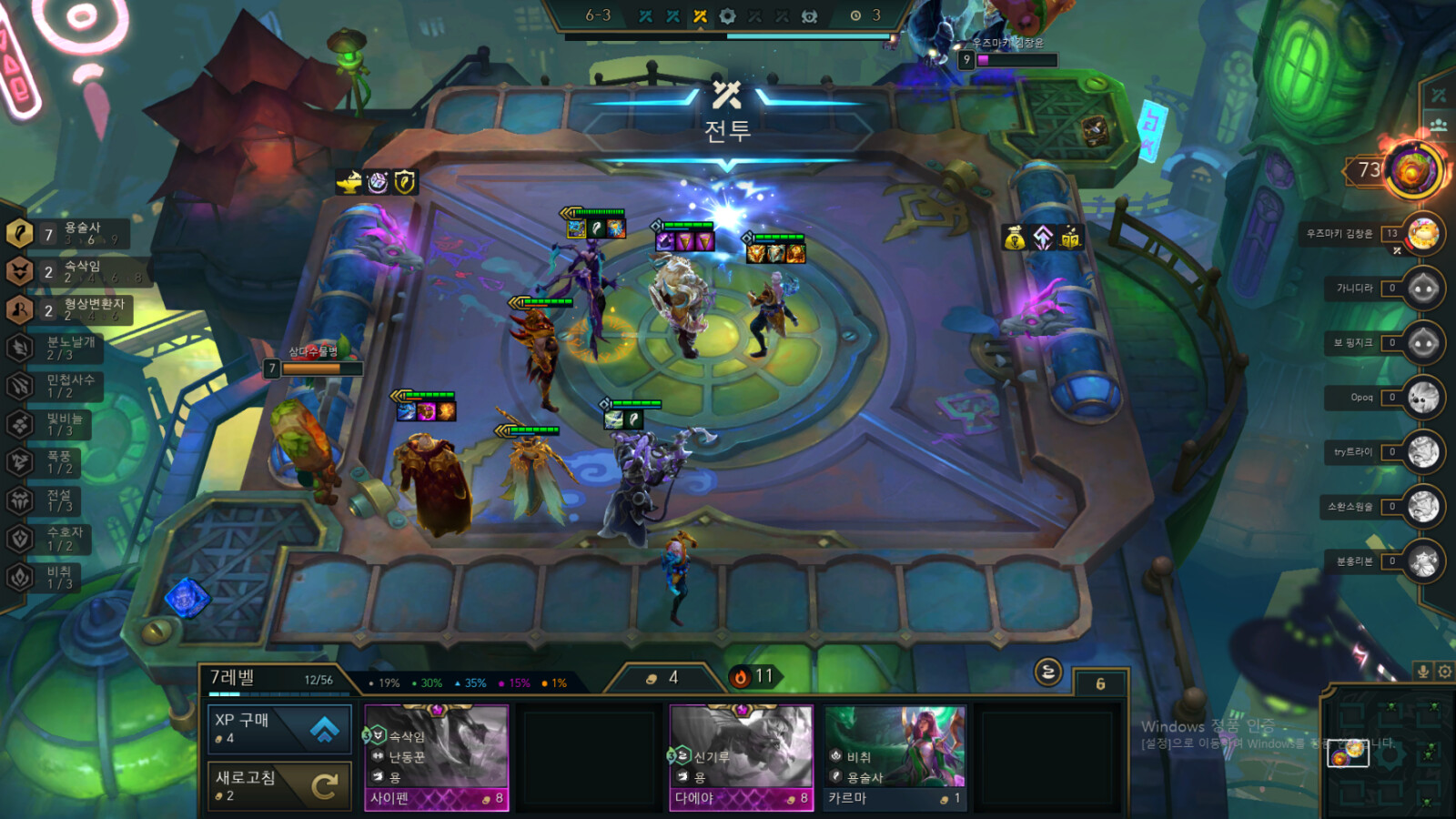View player 보 핑지크's board
The image size is (1456, 819).
point(1422,343)
